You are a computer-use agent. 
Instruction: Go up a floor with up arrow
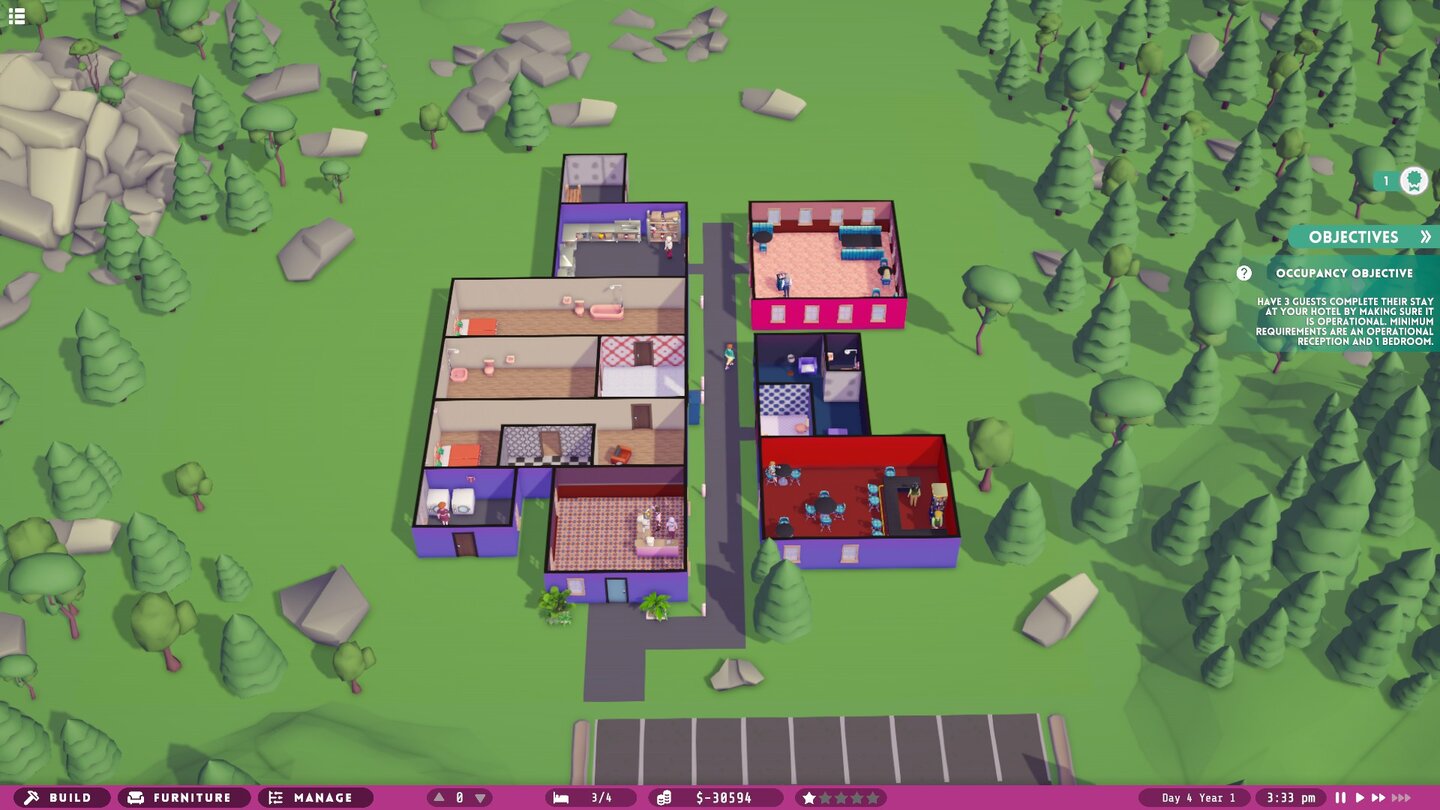pyautogui.click(x=437, y=797)
